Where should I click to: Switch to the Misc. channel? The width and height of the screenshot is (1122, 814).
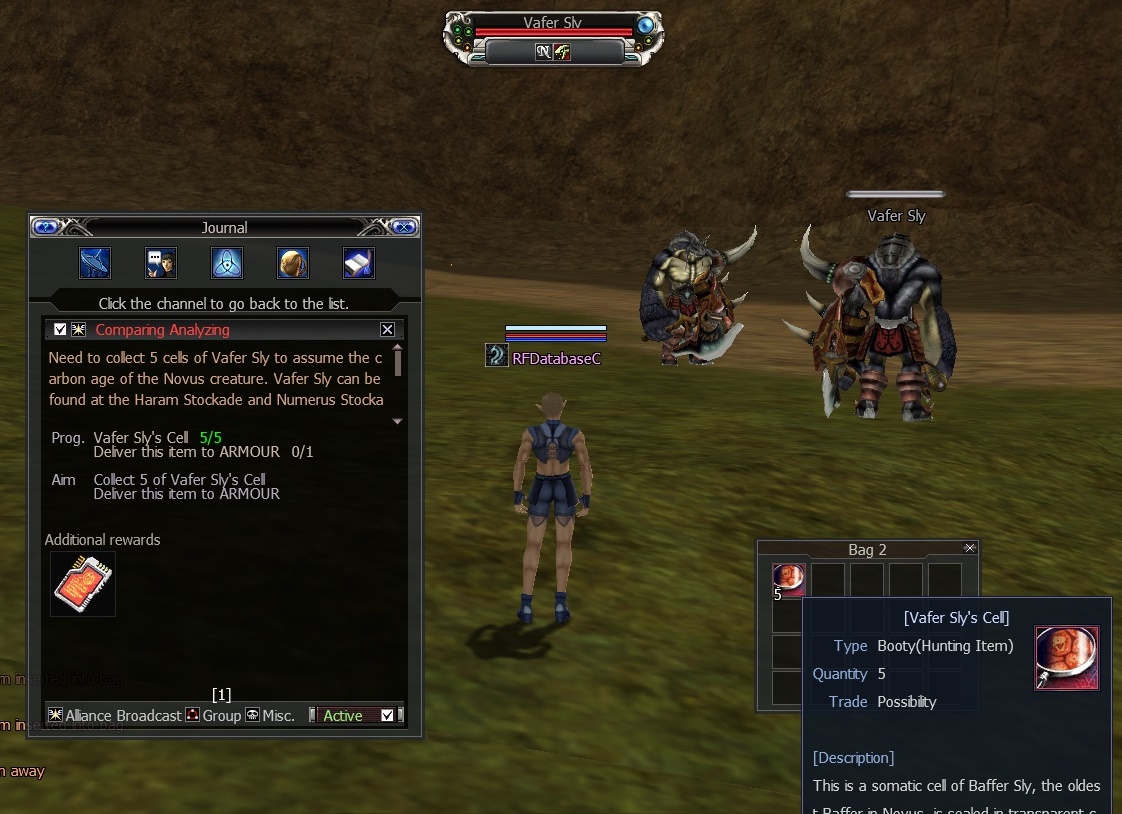(x=271, y=715)
